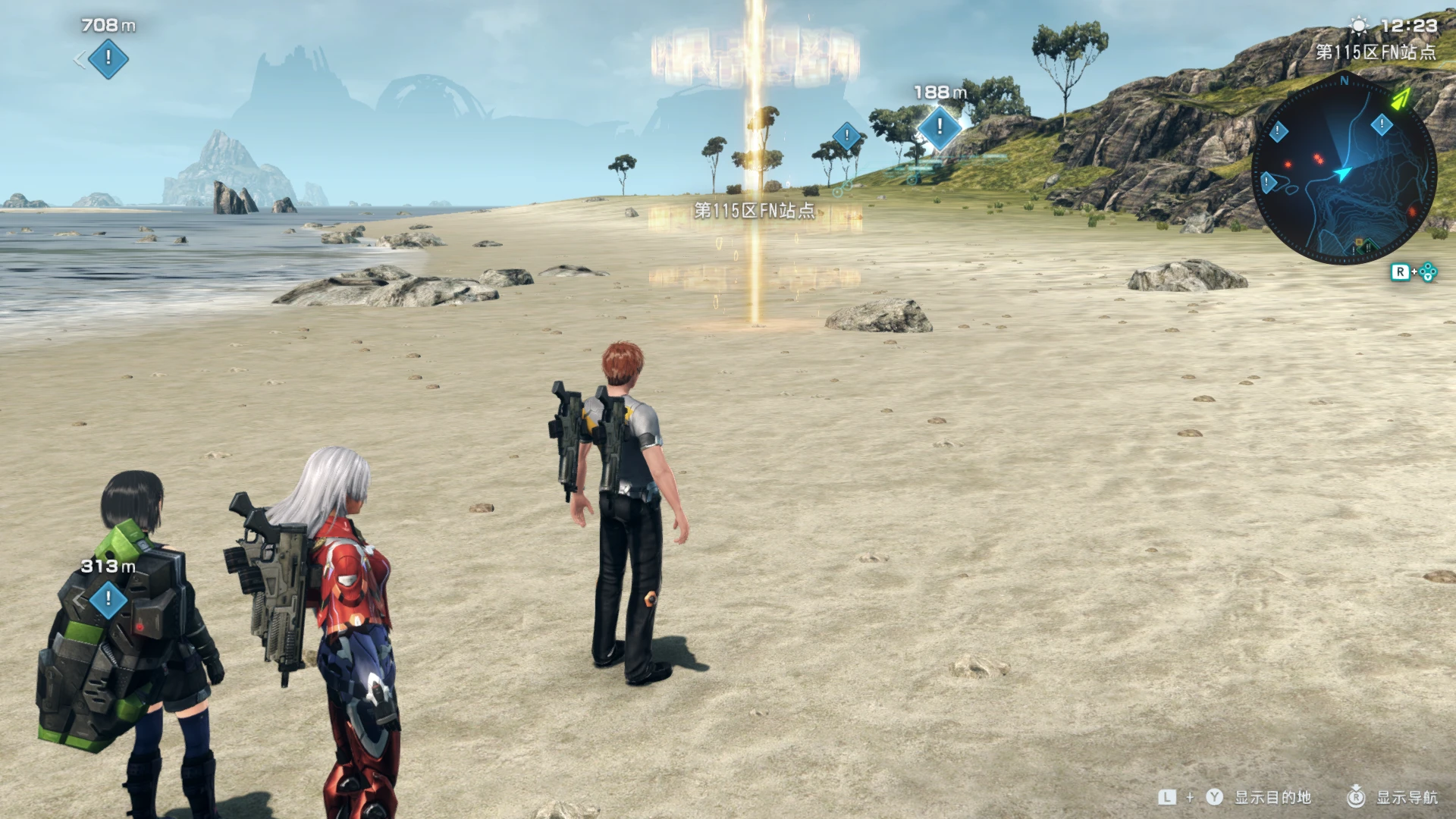This screenshot has height=819, width=1456.
Task: Click the L shoulder button icon in bottom prompt
Action: coord(1167,796)
